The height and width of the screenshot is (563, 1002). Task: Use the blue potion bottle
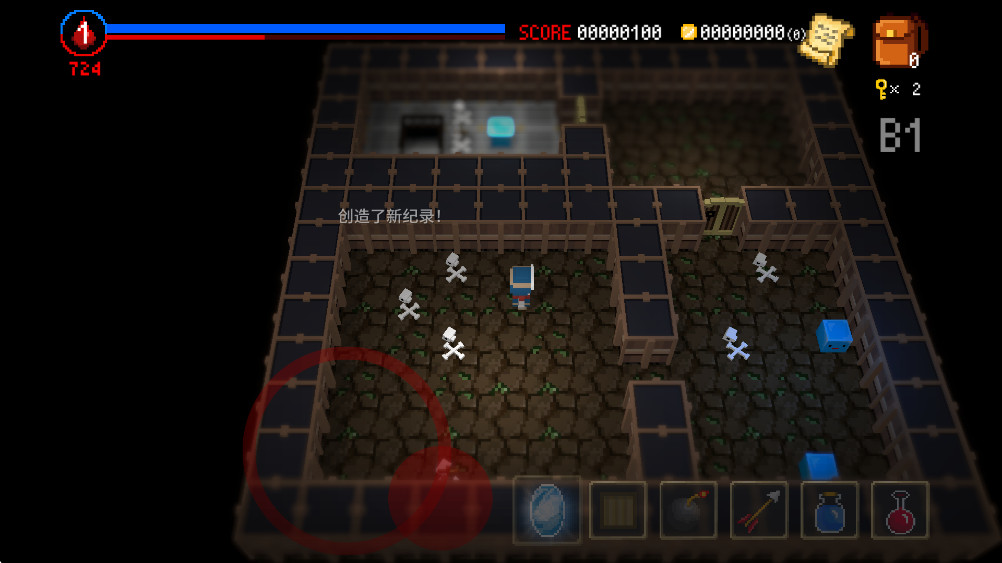tap(829, 510)
